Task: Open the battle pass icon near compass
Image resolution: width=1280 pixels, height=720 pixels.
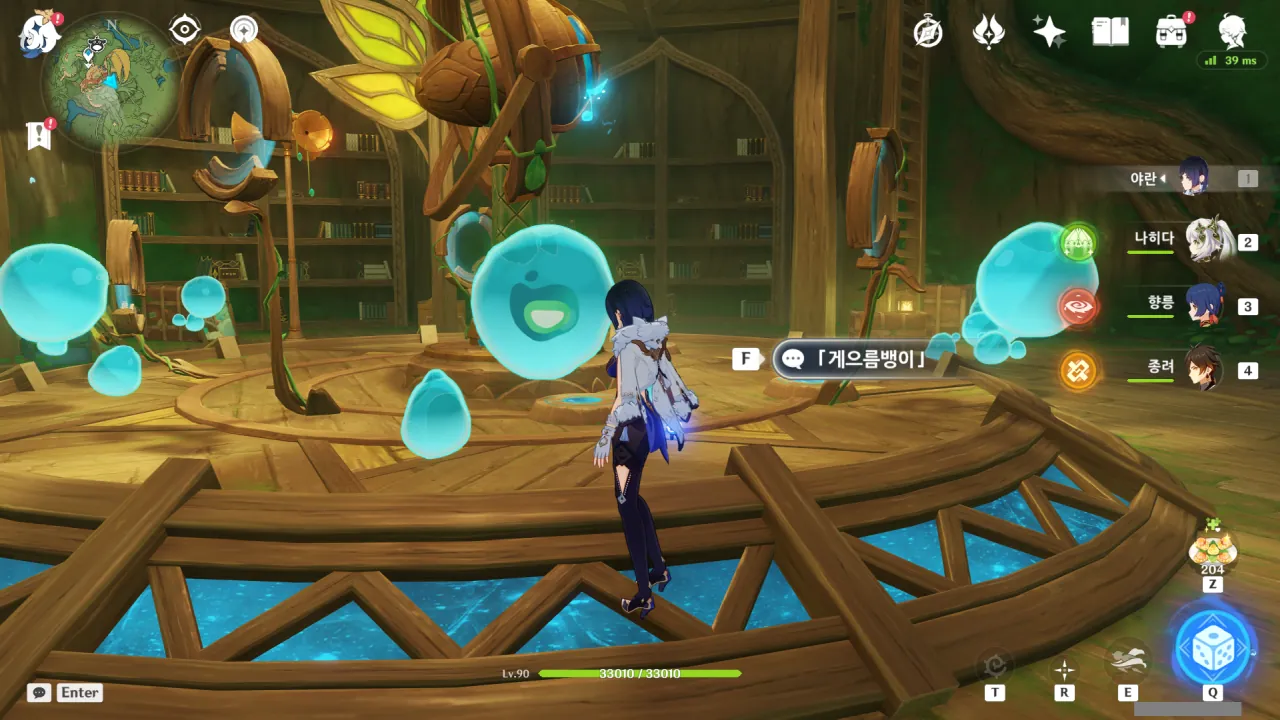Action: tap(989, 32)
